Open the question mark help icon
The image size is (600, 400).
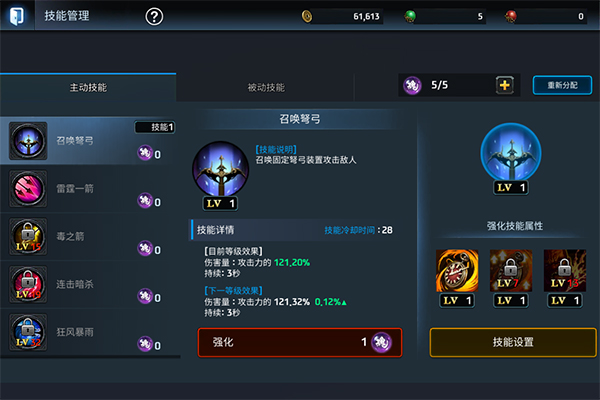tap(154, 16)
